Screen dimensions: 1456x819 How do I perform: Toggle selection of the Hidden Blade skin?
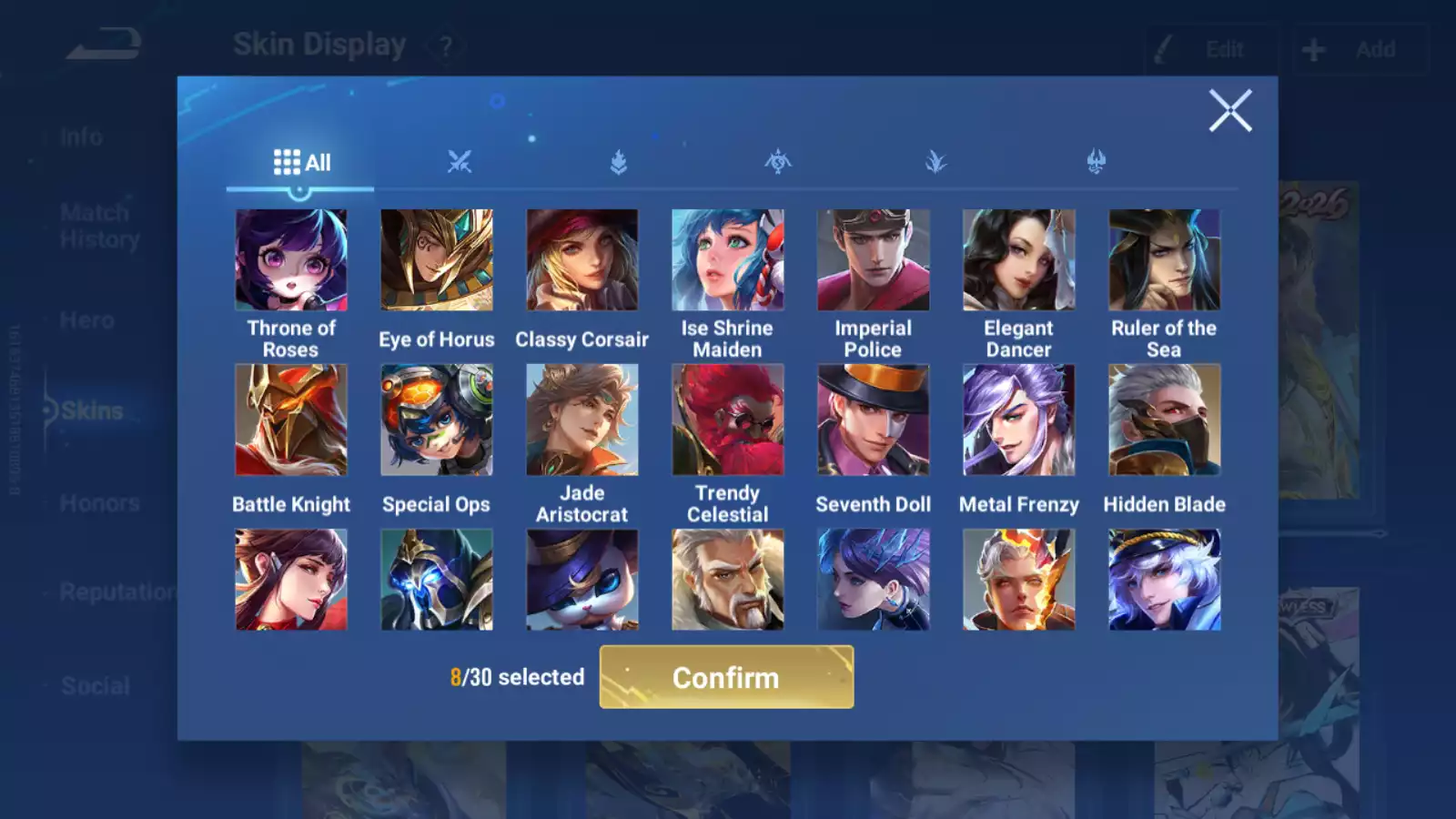tap(1165, 420)
